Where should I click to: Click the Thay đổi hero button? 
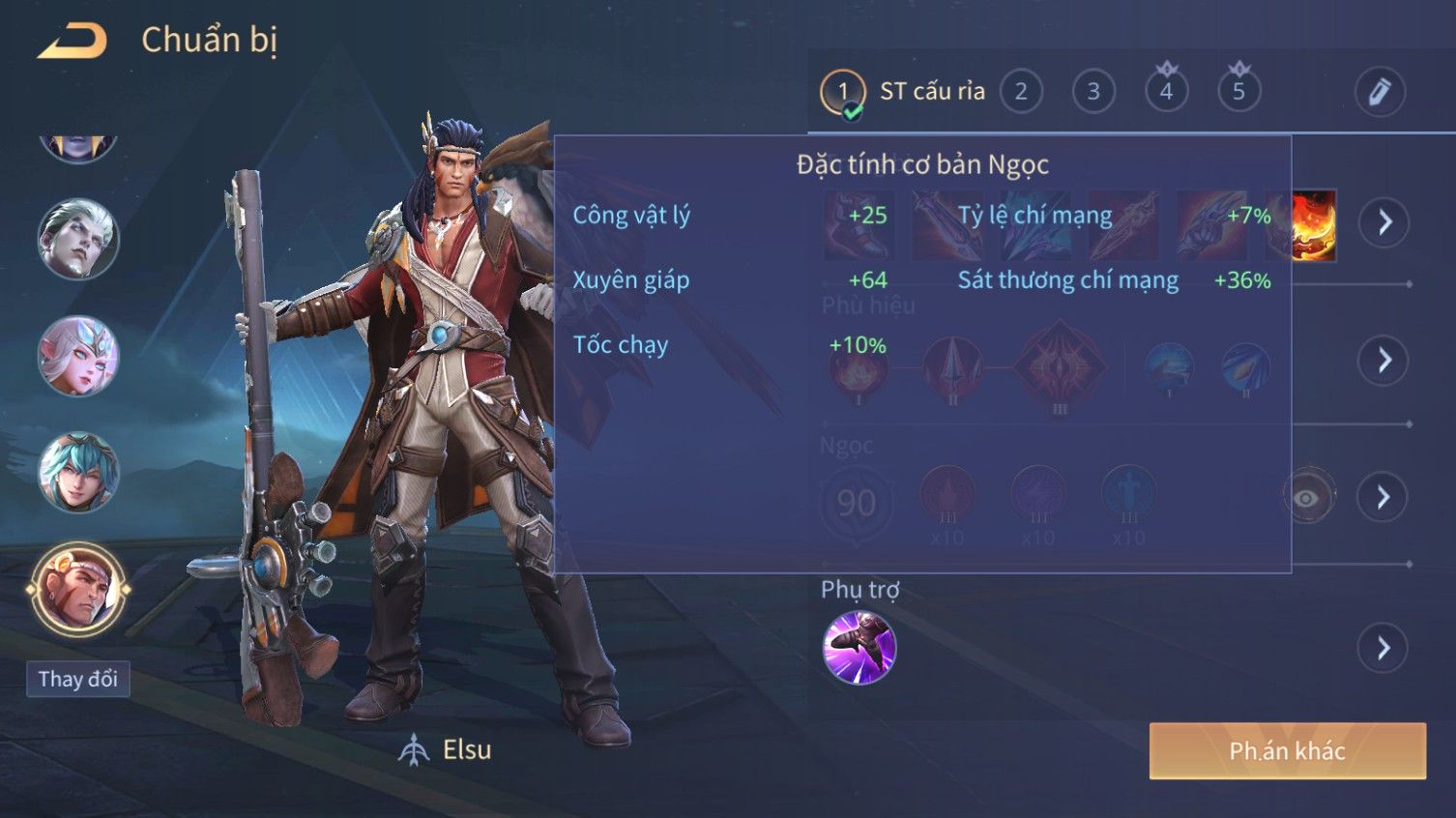(77, 679)
